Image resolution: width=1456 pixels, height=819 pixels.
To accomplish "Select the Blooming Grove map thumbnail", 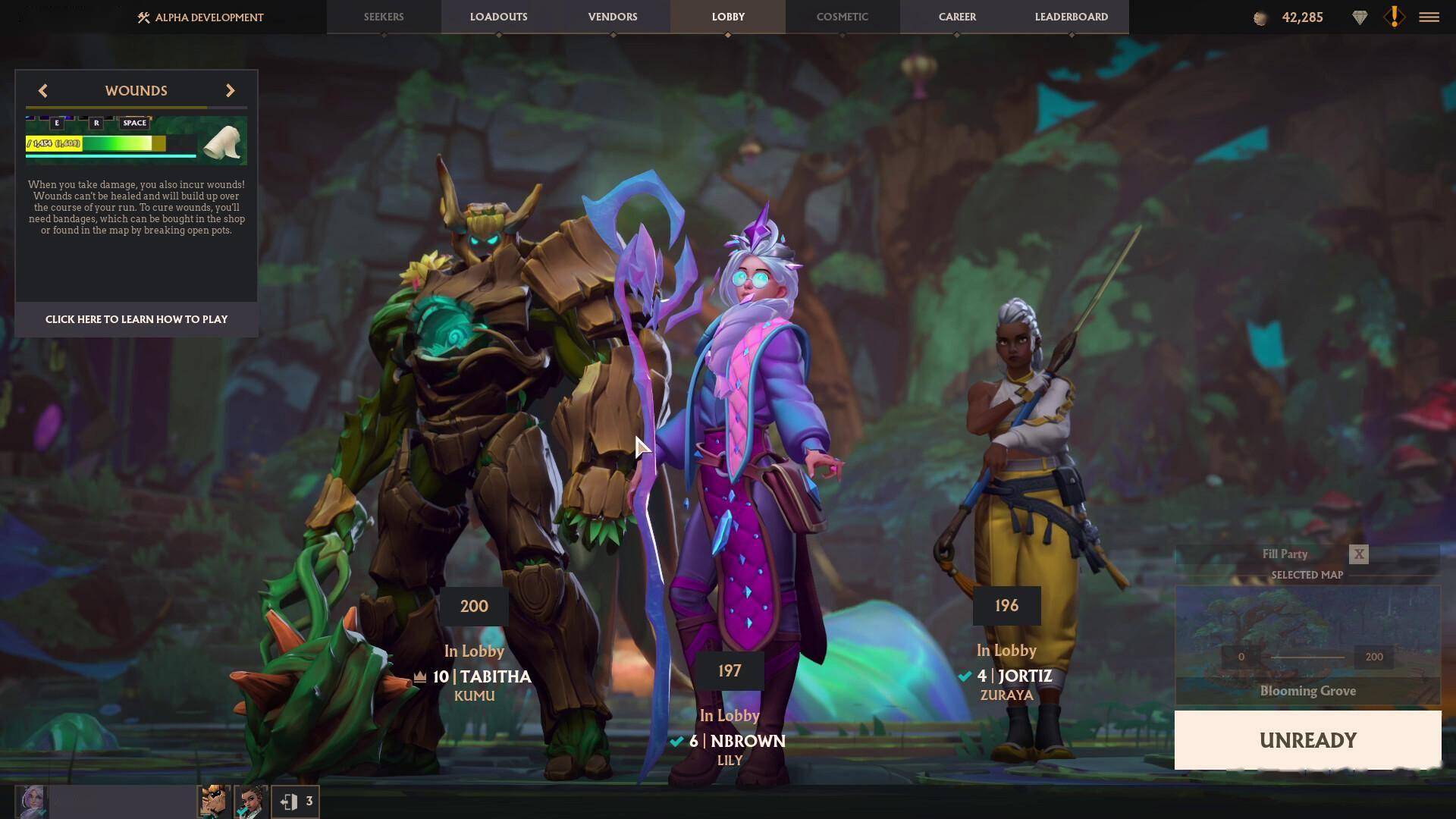I will coord(1307,645).
